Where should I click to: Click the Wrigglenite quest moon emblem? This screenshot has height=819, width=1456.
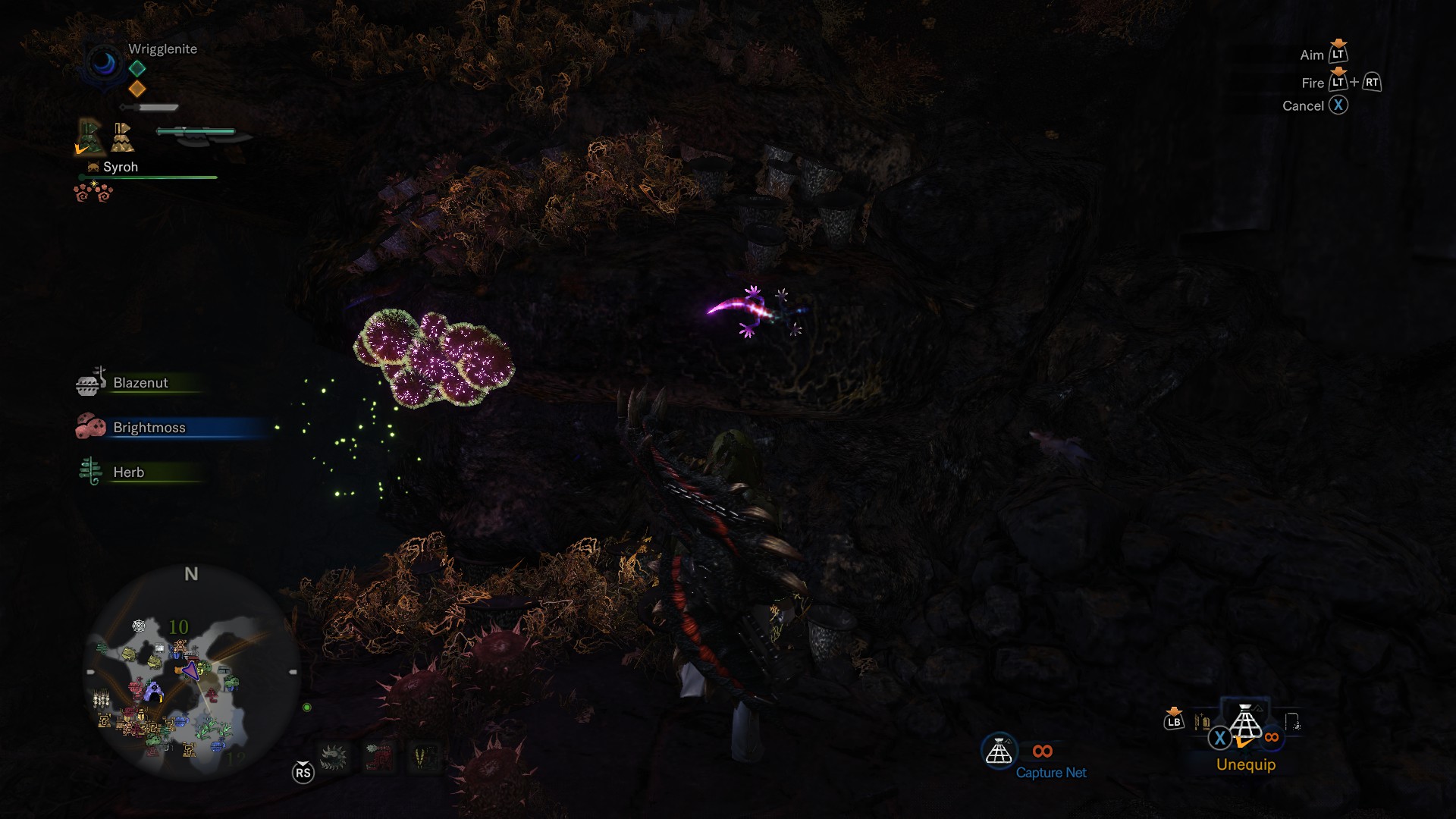[104, 64]
